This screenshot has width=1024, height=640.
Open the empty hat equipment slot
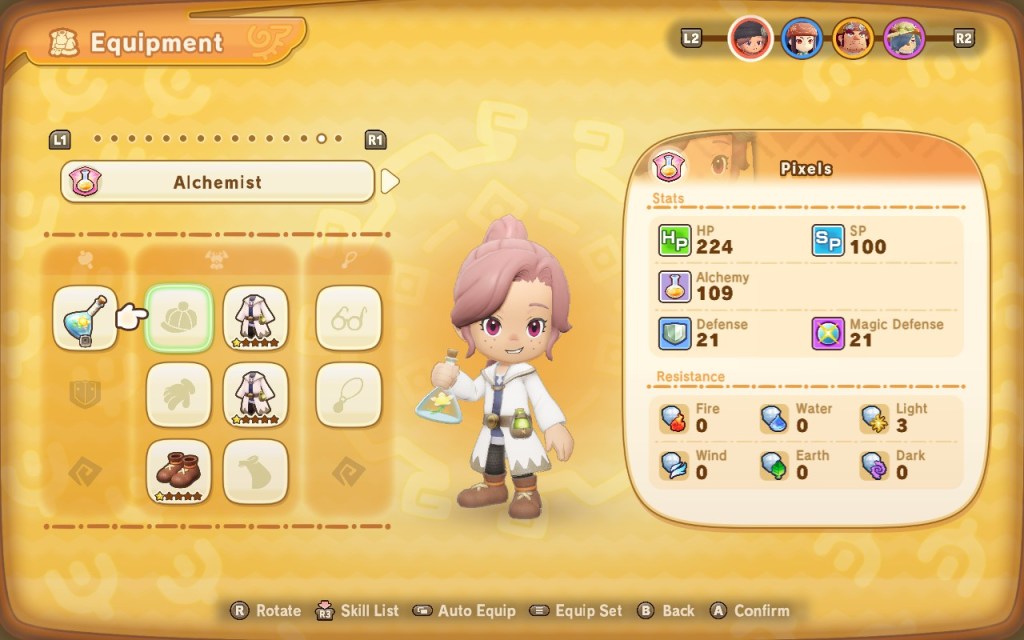click(179, 318)
